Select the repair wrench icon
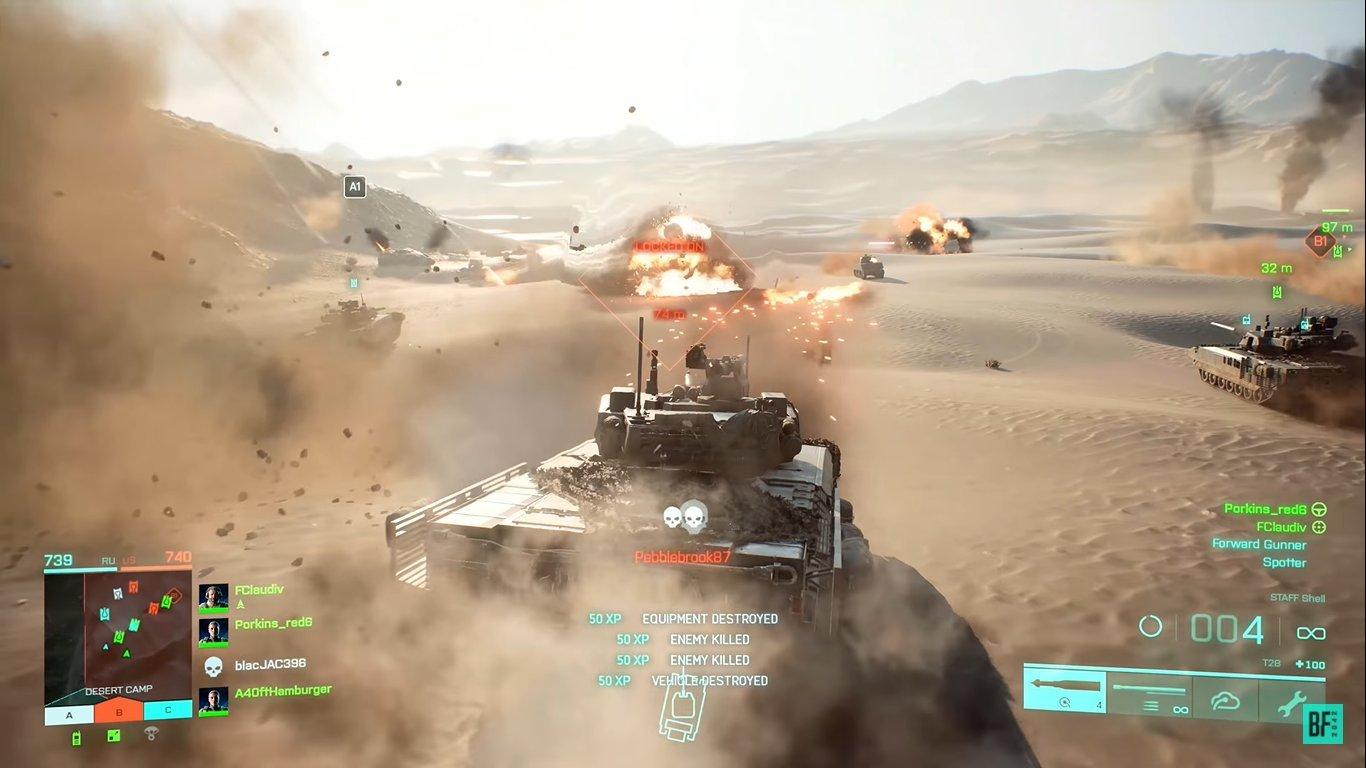The image size is (1366, 768). (1294, 702)
